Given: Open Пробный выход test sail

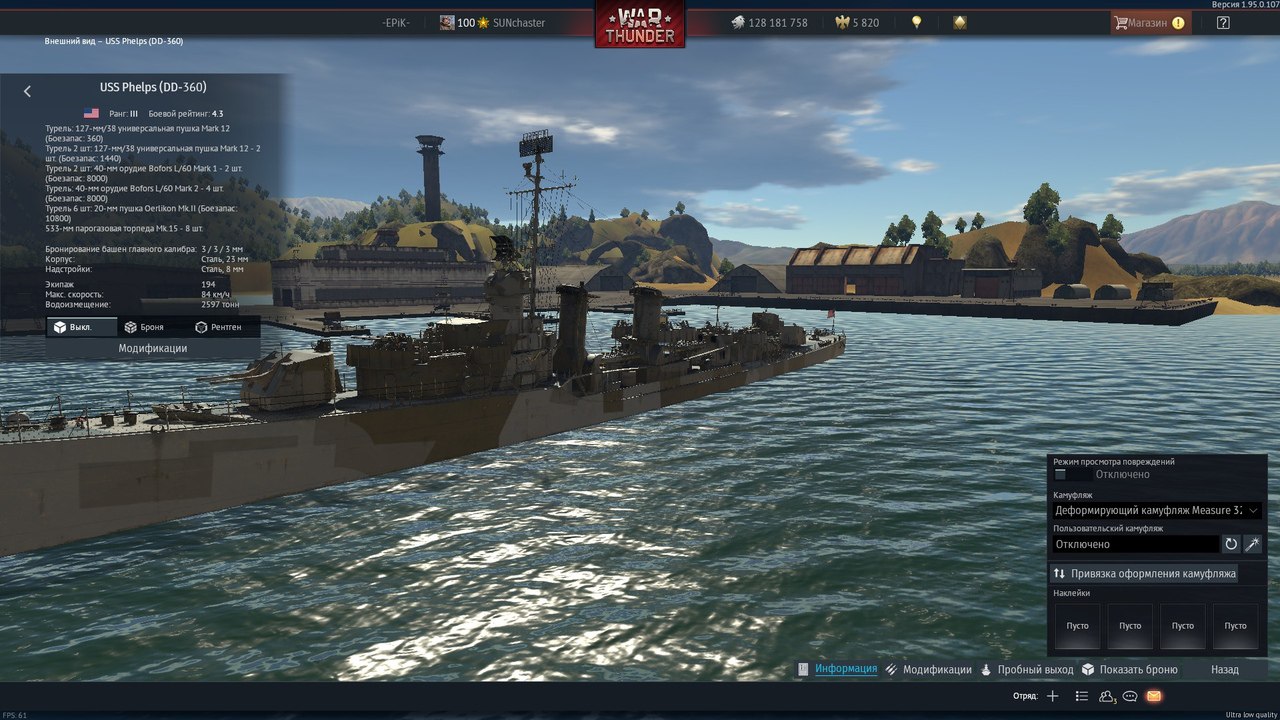Looking at the screenshot, I should tap(1027, 669).
